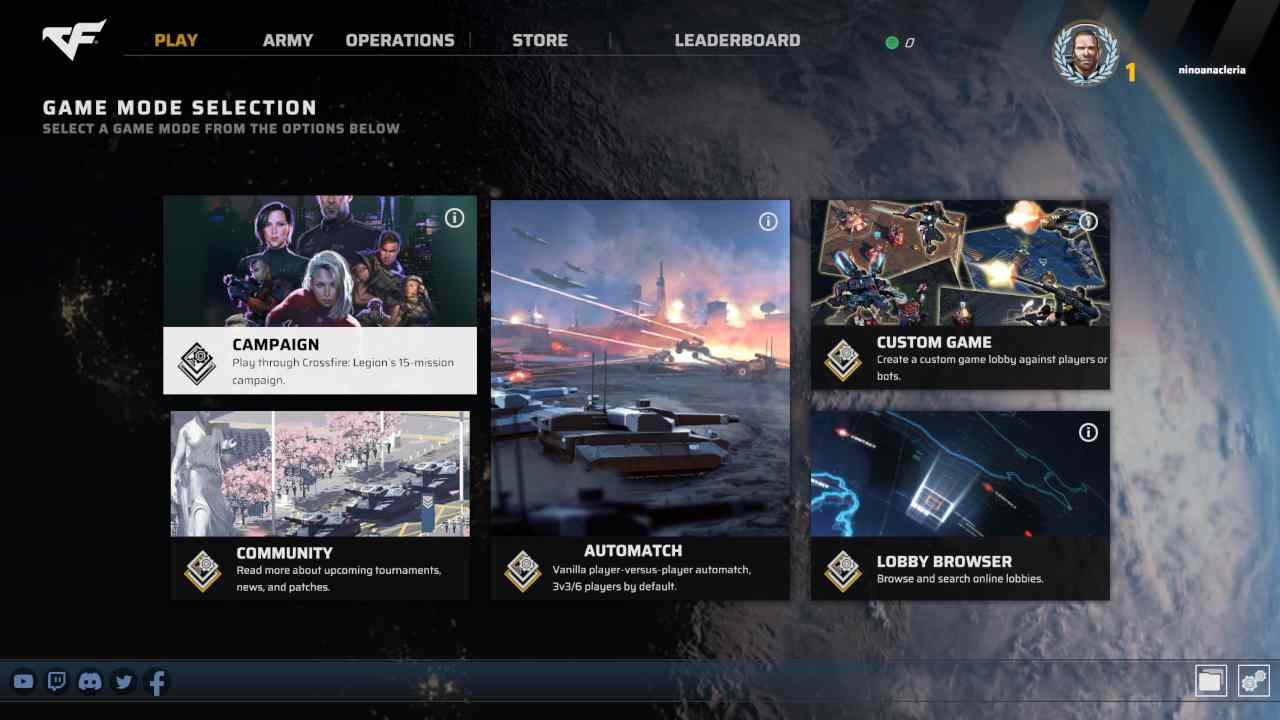
Task: Show info for the Lobby Browser
Action: 1088,432
